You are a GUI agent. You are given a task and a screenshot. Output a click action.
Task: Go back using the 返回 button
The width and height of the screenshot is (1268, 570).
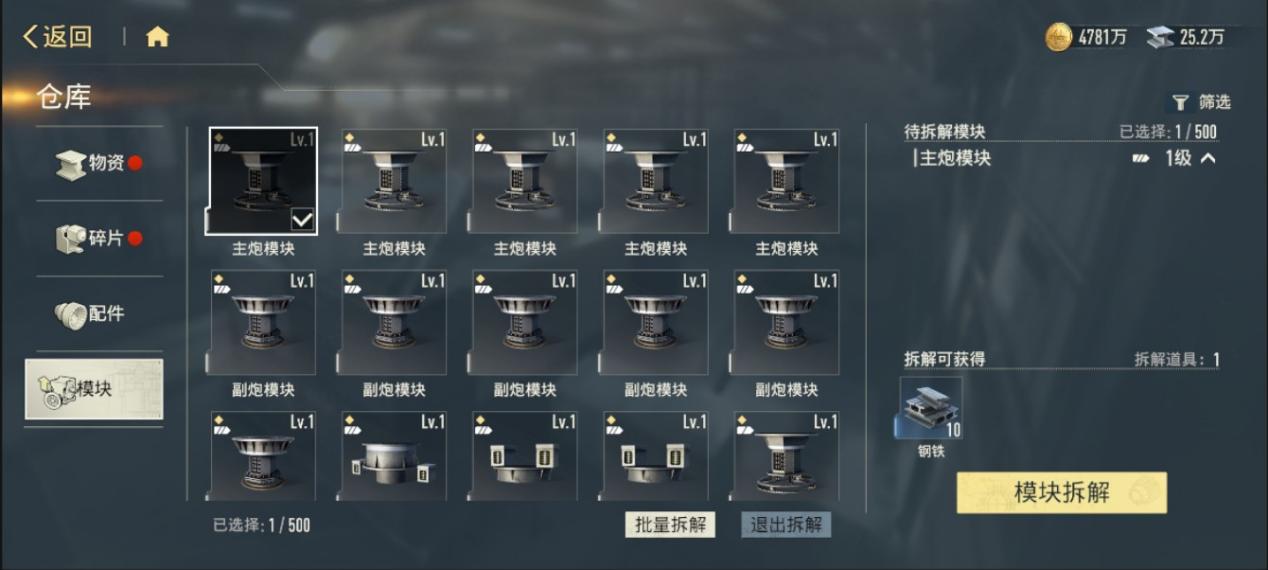pyautogui.click(x=58, y=37)
